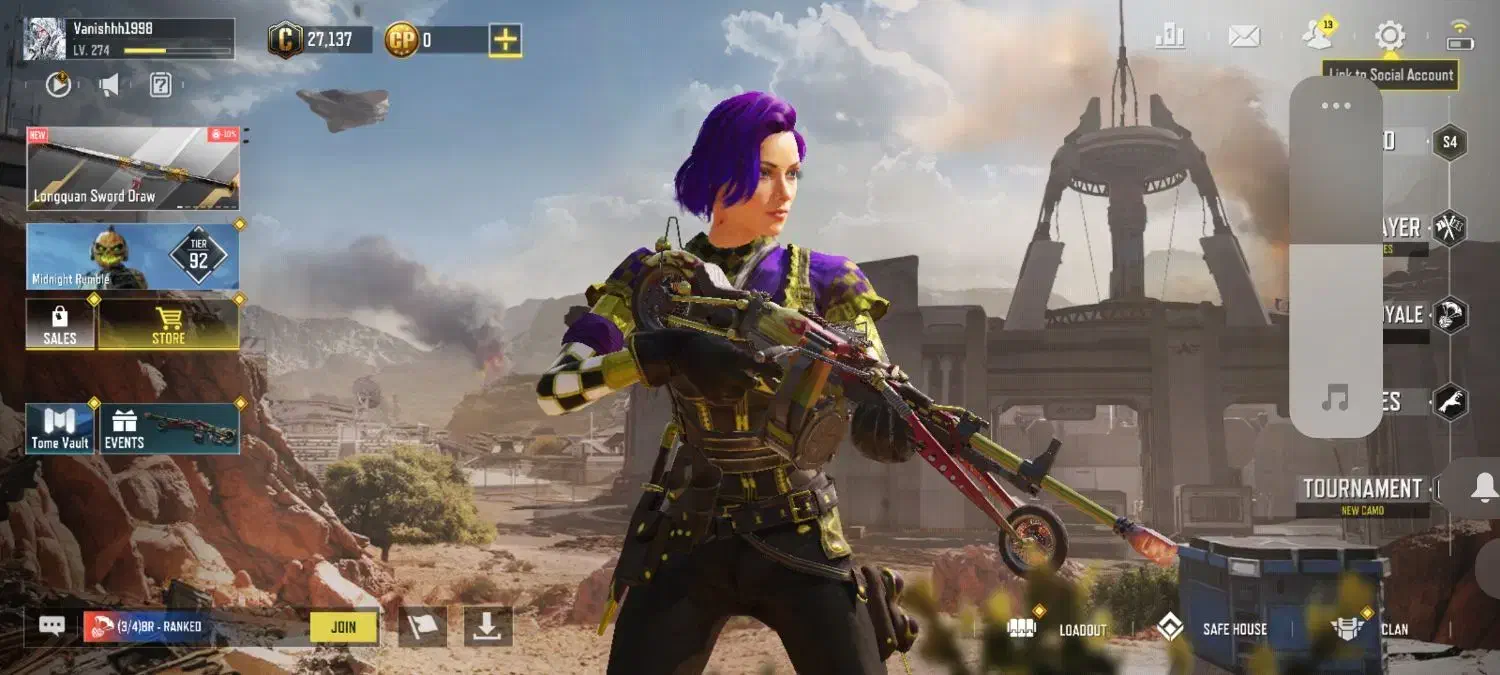Click the download arrow icon
The width and height of the screenshot is (1500, 675).
click(x=487, y=627)
